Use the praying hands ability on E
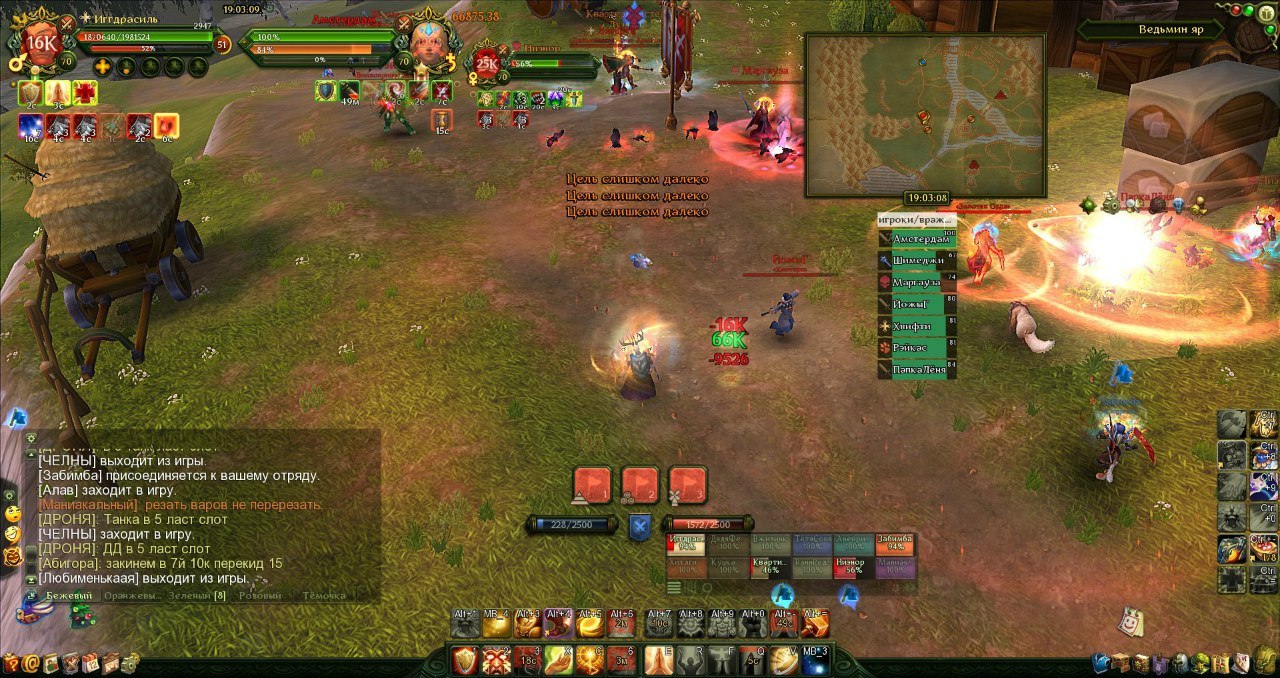This screenshot has width=1280, height=678. 658,660
